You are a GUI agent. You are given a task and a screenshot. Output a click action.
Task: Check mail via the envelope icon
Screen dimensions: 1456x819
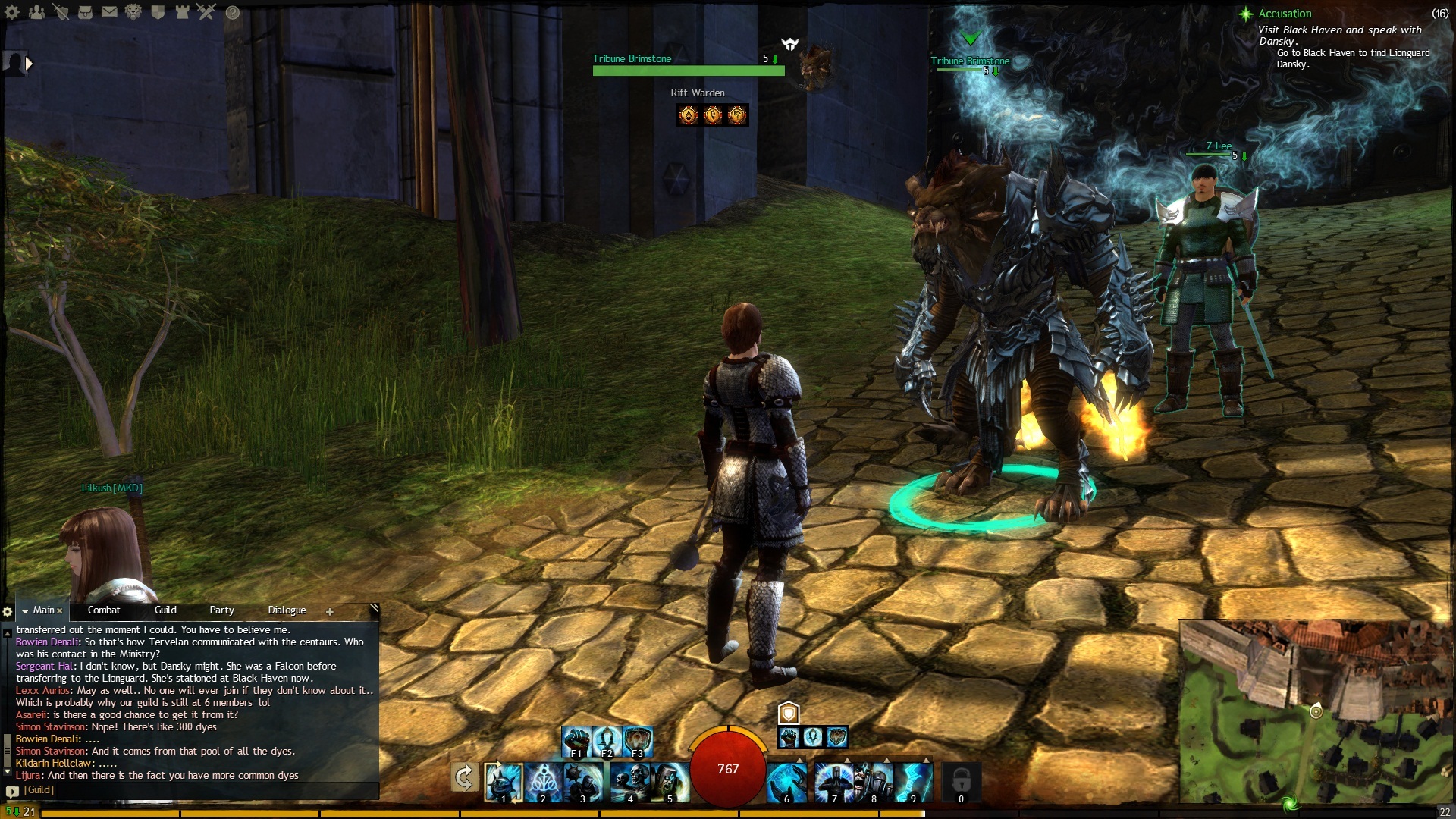coord(109,11)
